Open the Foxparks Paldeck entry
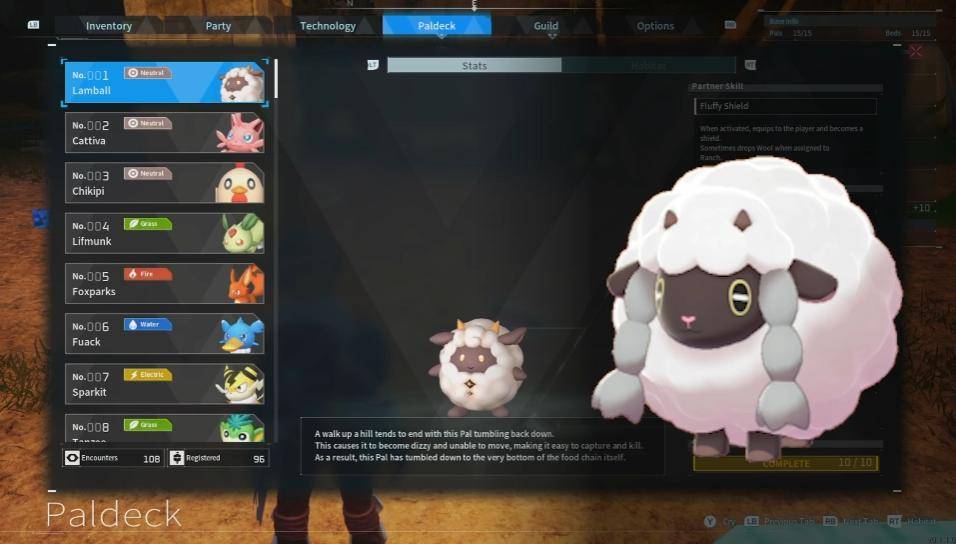The width and height of the screenshot is (956, 544). coord(165,283)
